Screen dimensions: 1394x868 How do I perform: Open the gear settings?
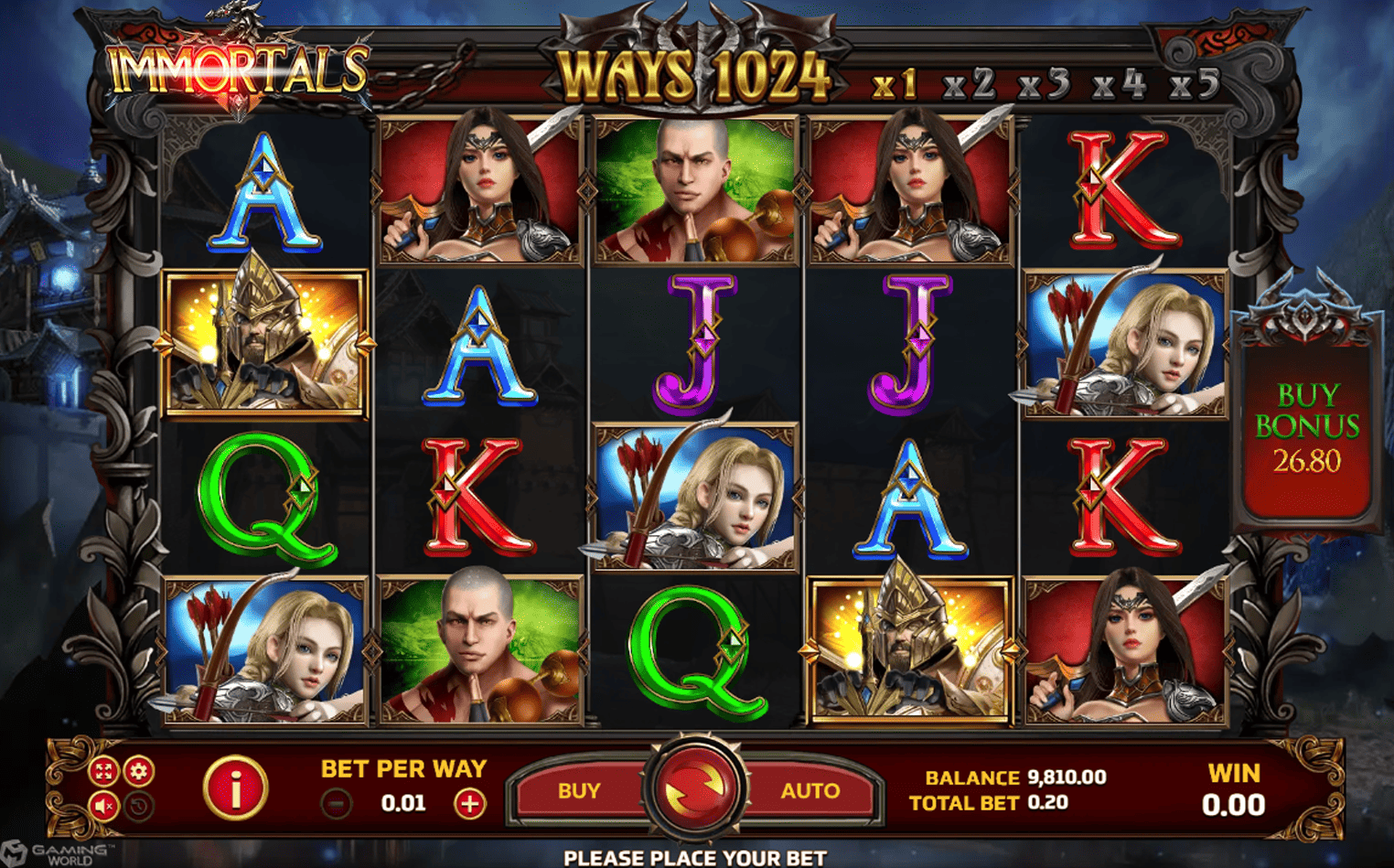[139, 772]
